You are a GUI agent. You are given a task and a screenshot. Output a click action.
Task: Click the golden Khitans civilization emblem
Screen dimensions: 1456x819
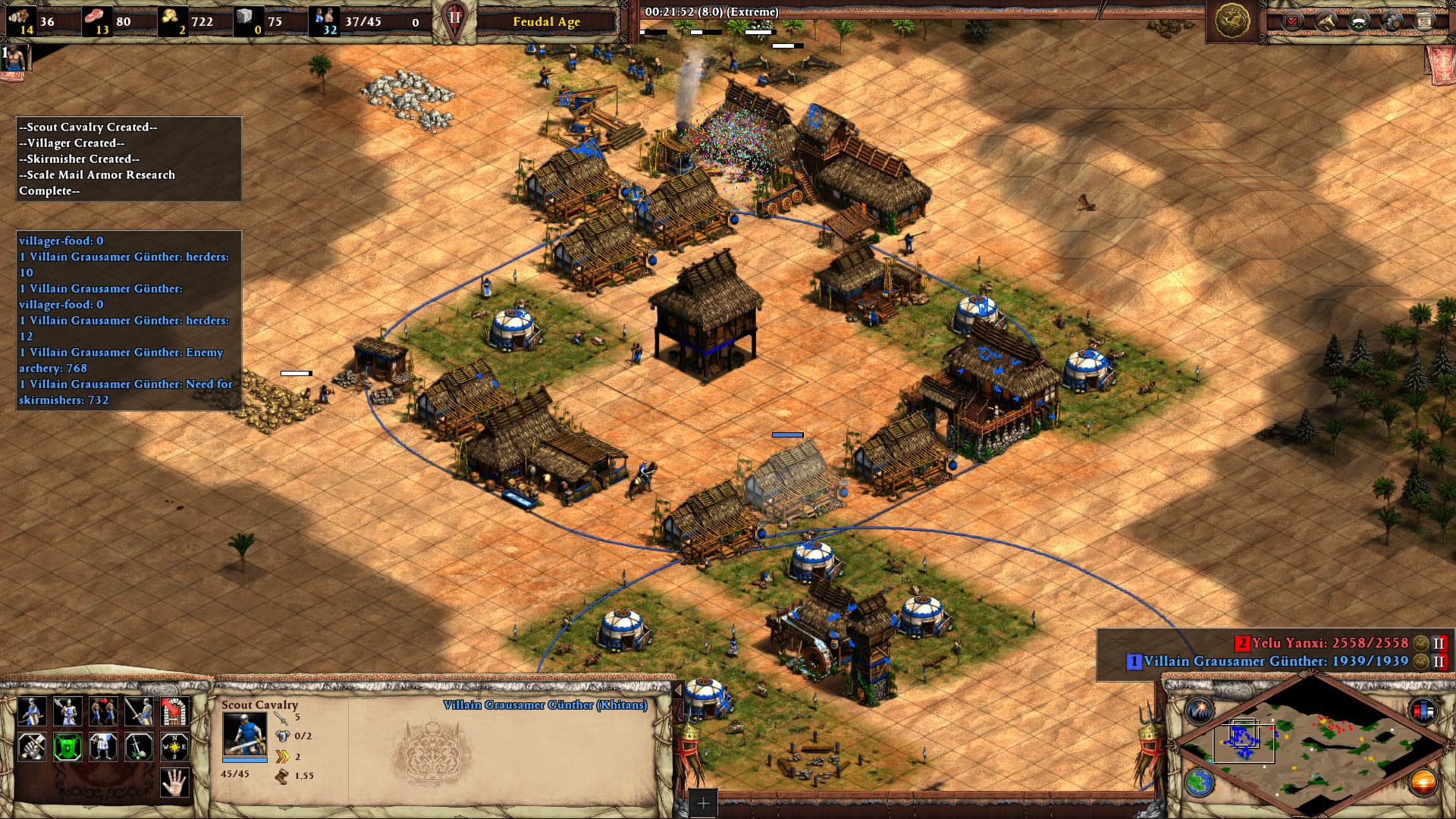tap(1232, 20)
